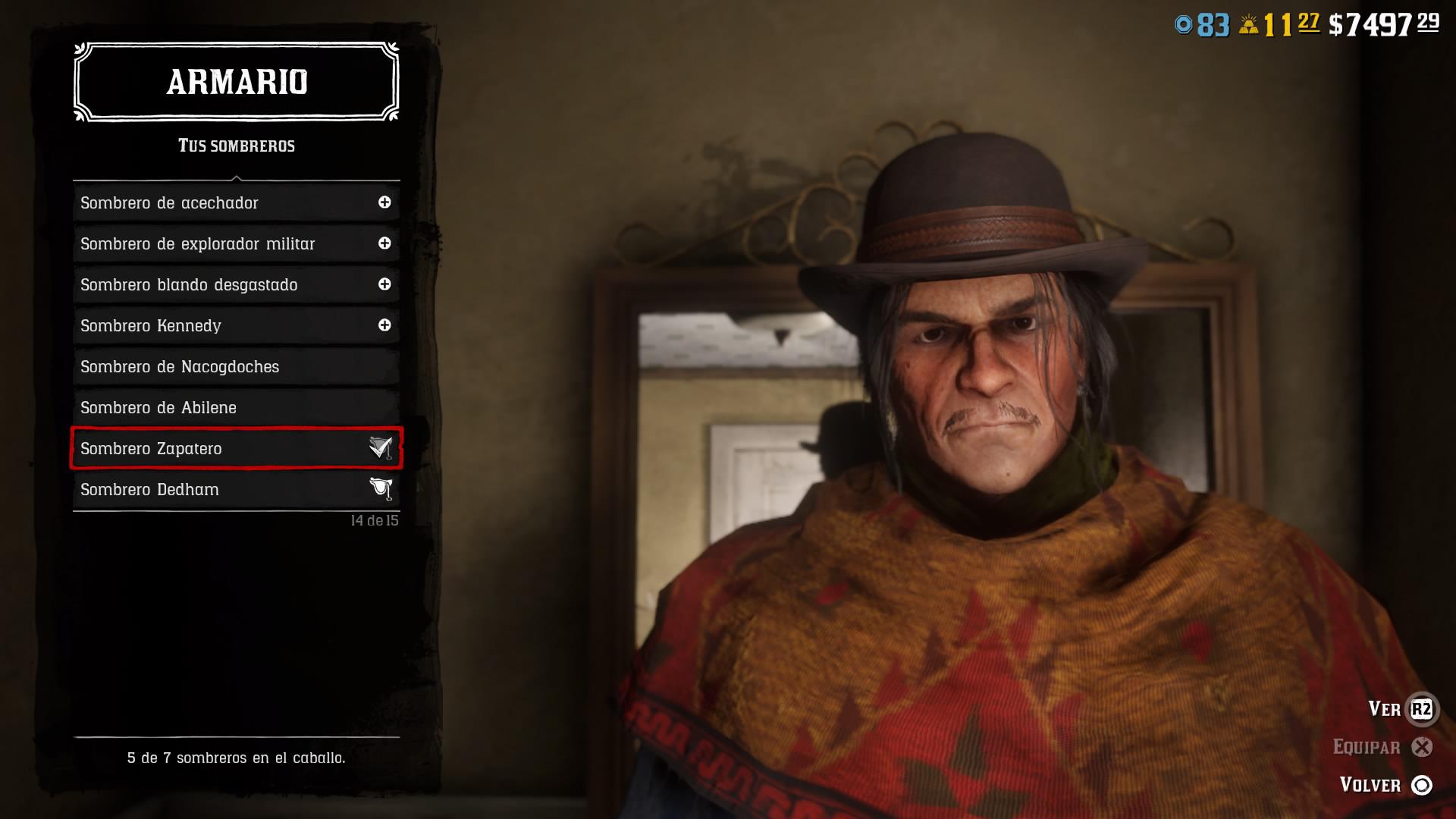Expand the Sombrero de explorador militar entry
The height and width of the screenshot is (819, 1456).
[386, 243]
